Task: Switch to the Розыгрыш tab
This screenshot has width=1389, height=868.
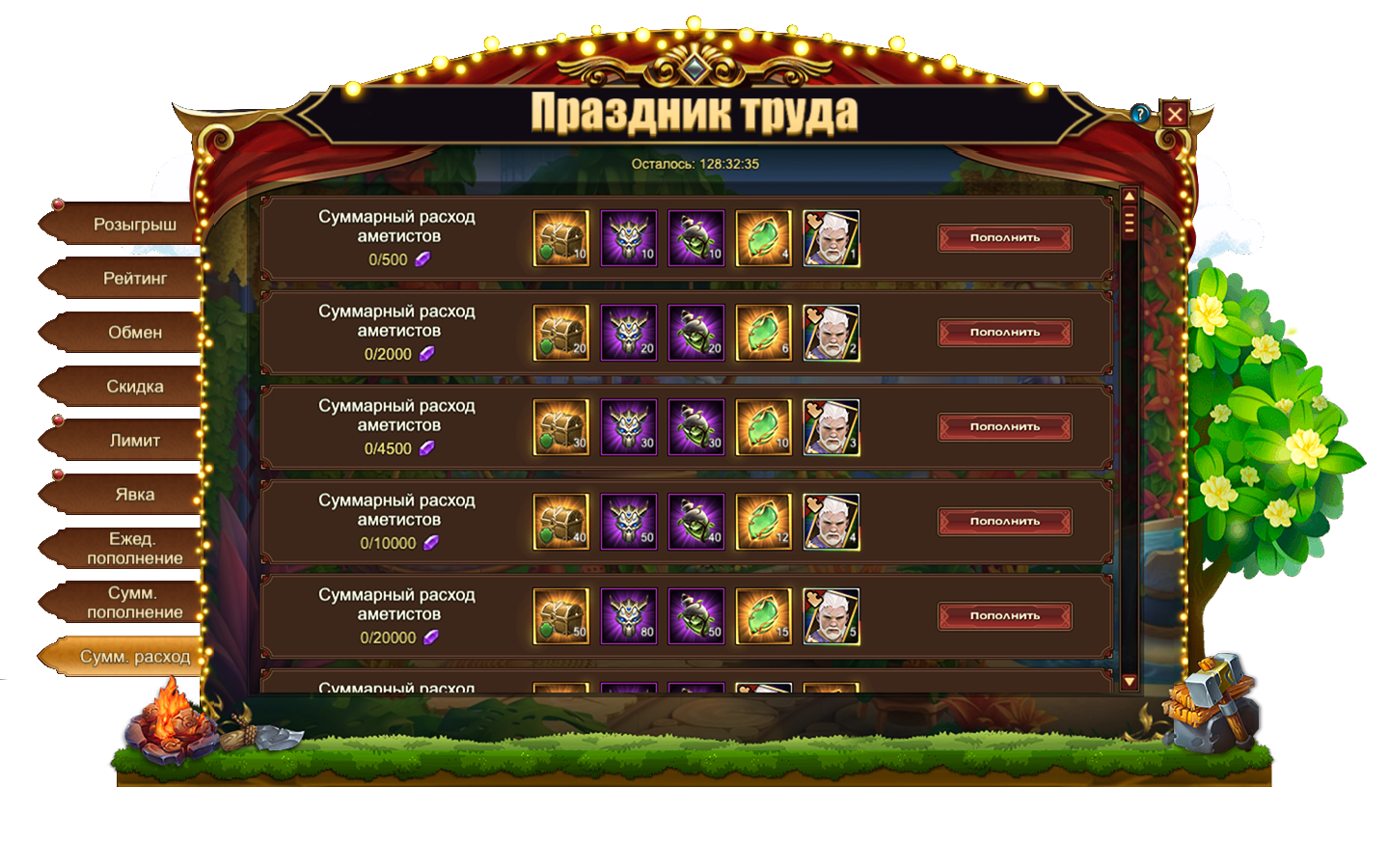Action: coord(134,225)
